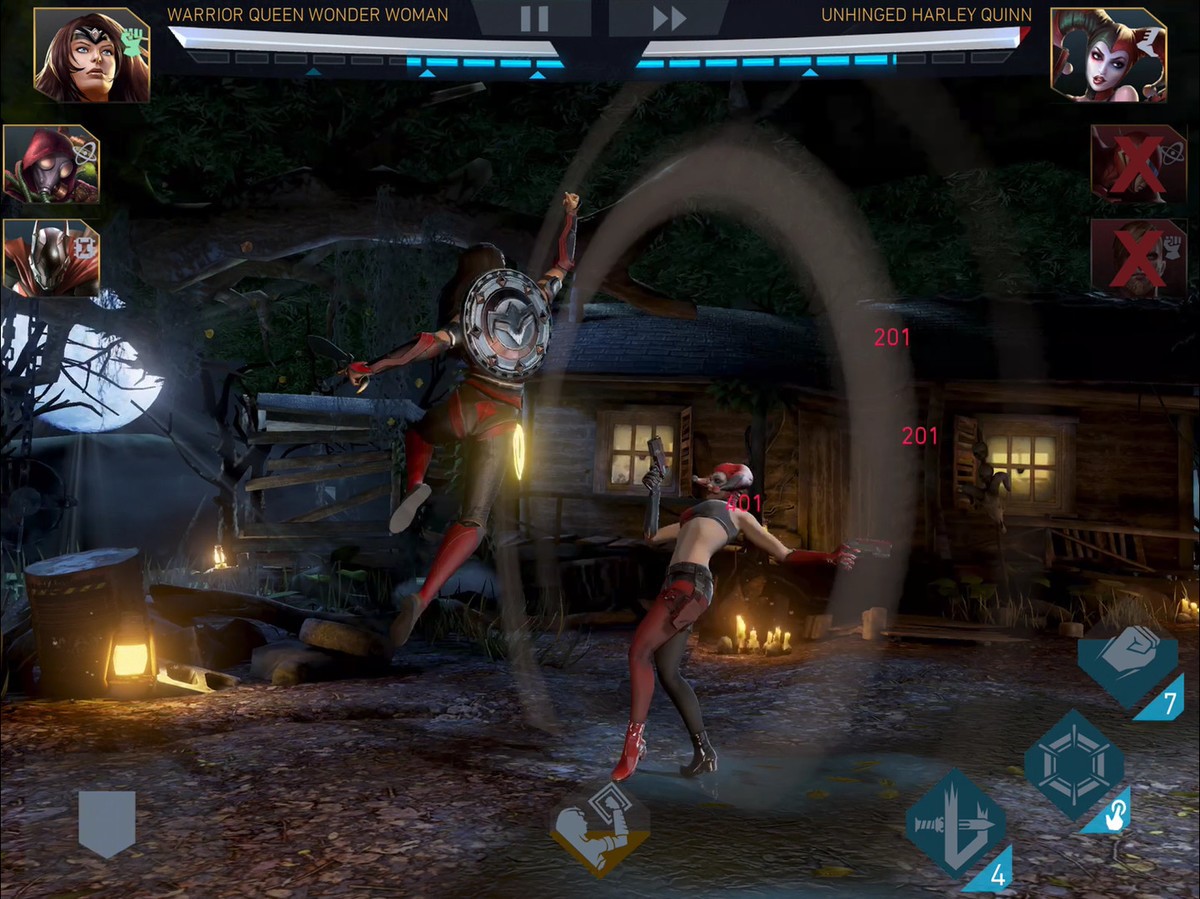Select the Unhinged Harley Quinn portrait
This screenshot has height=899, width=1200.
[1108, 55]
